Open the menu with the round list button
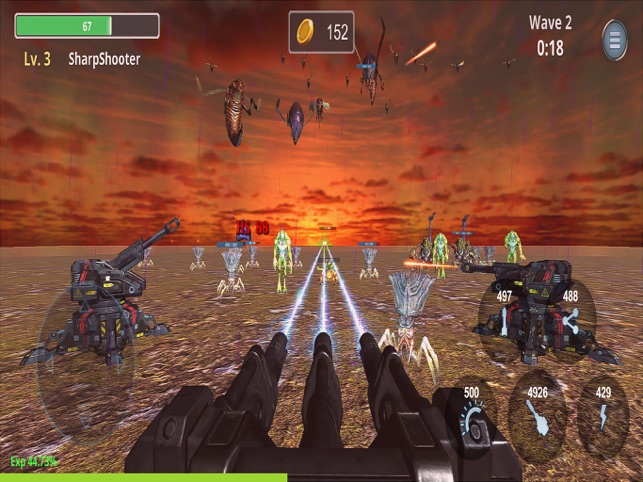Viewport: 643px width, 482px height. point(615,40)
